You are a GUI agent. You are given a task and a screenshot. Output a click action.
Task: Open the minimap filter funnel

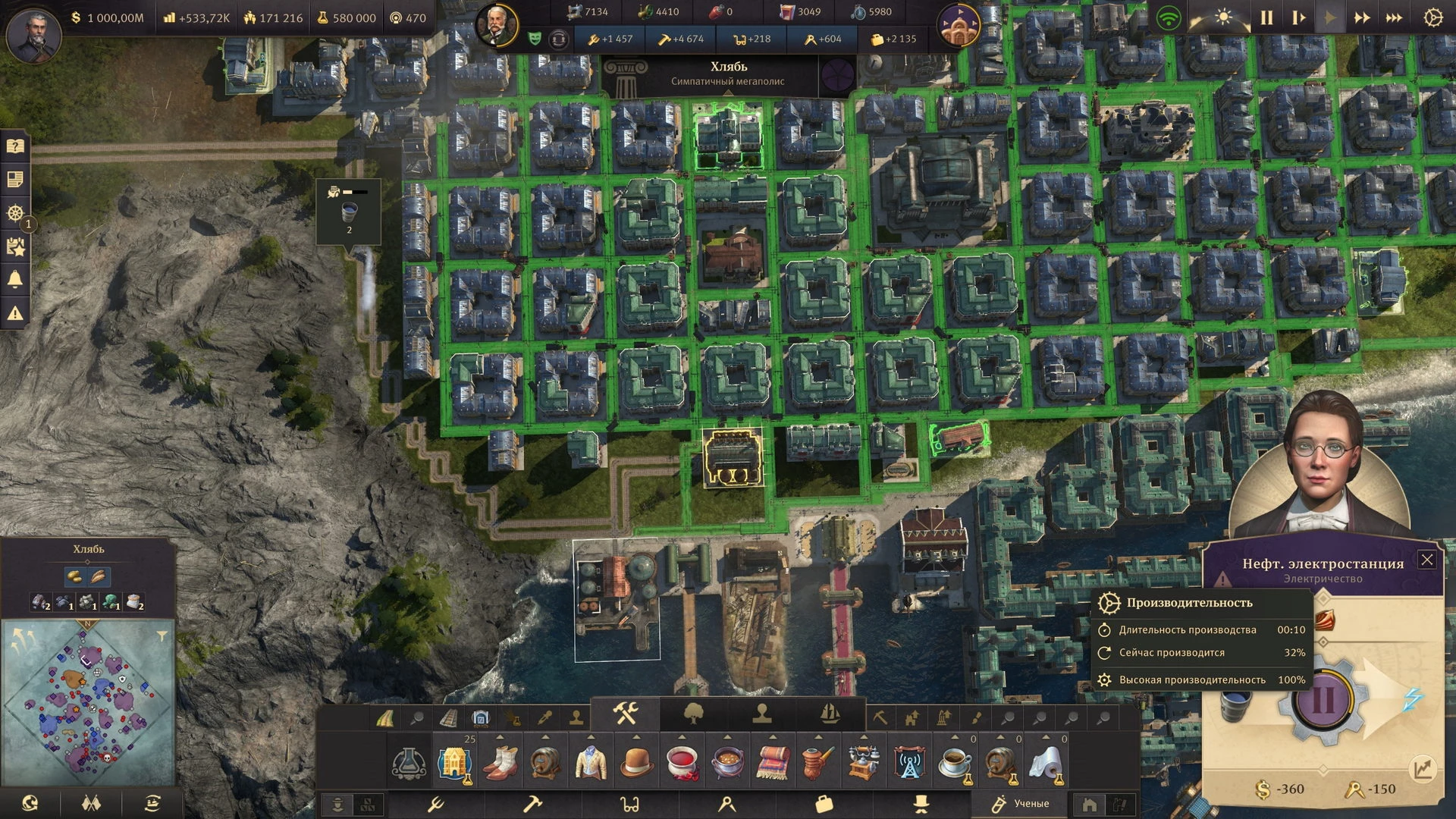[162, 635]
